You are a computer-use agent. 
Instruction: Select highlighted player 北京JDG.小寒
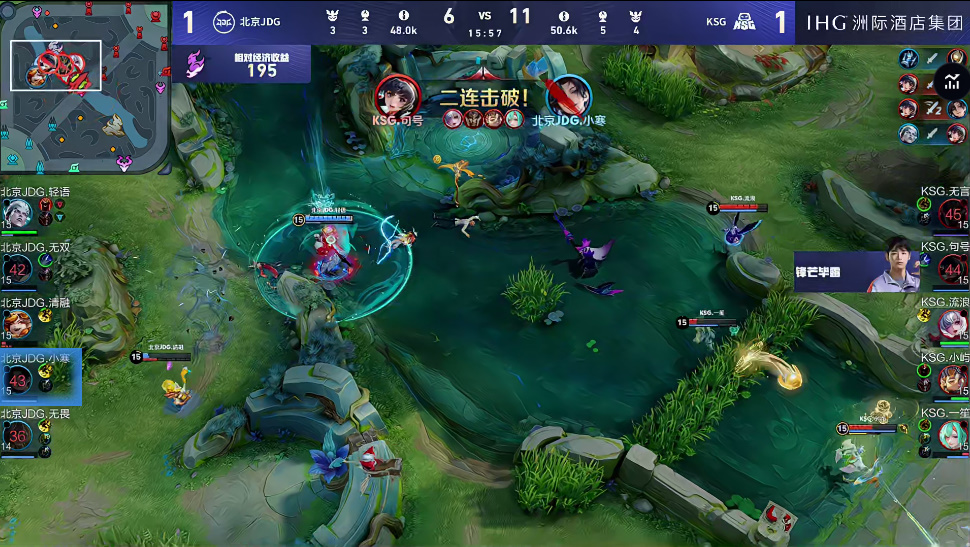(x=18, y=379)
